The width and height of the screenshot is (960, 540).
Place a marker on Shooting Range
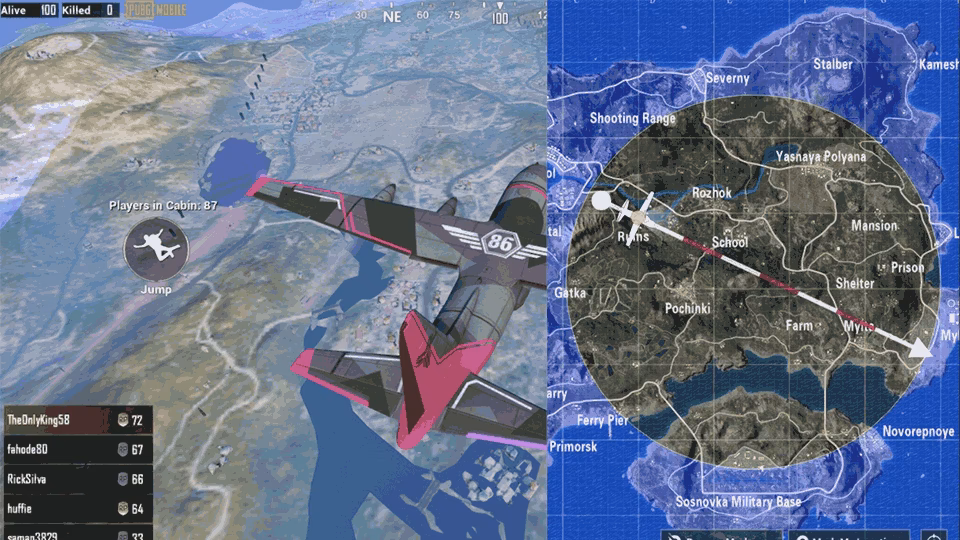click(632, 118)
